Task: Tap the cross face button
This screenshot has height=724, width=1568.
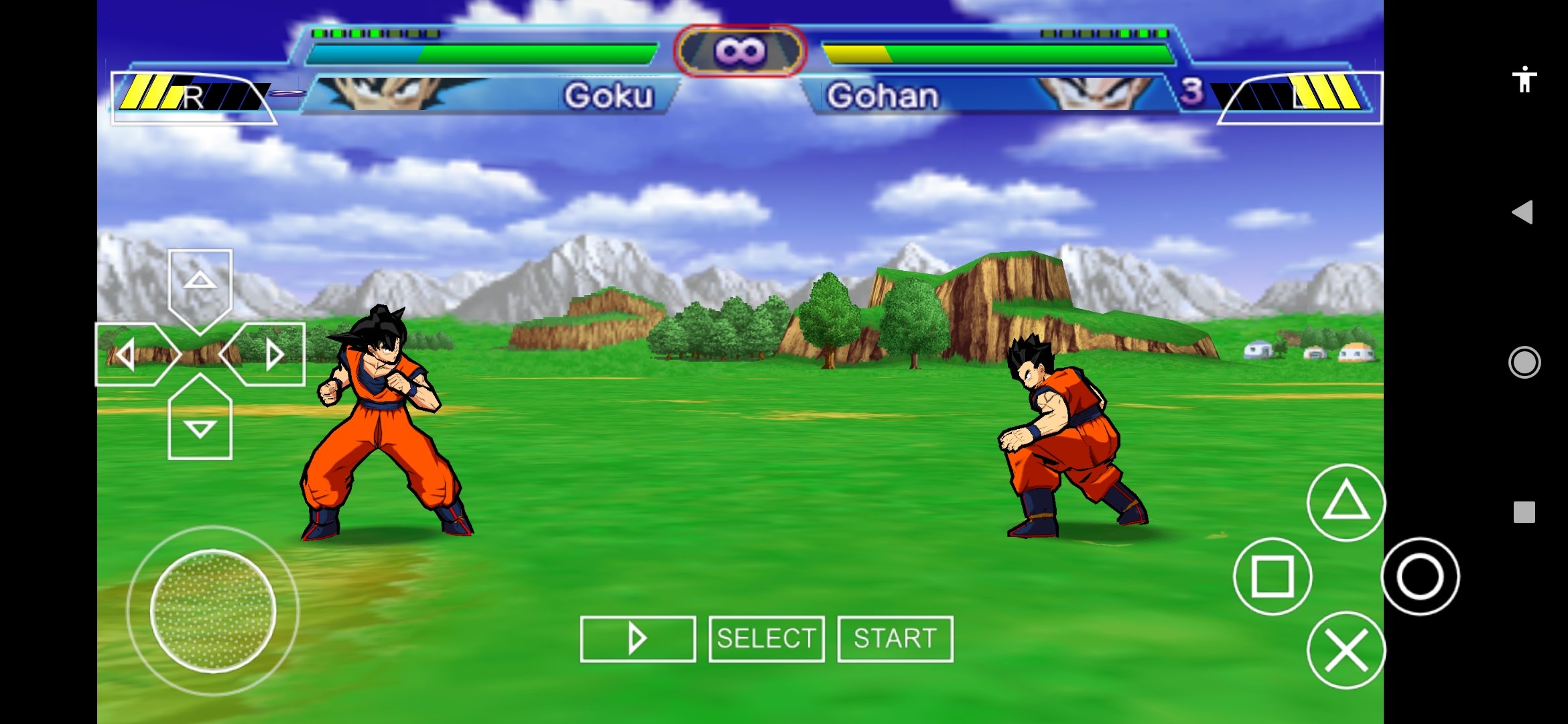Action: [1346, 650]
